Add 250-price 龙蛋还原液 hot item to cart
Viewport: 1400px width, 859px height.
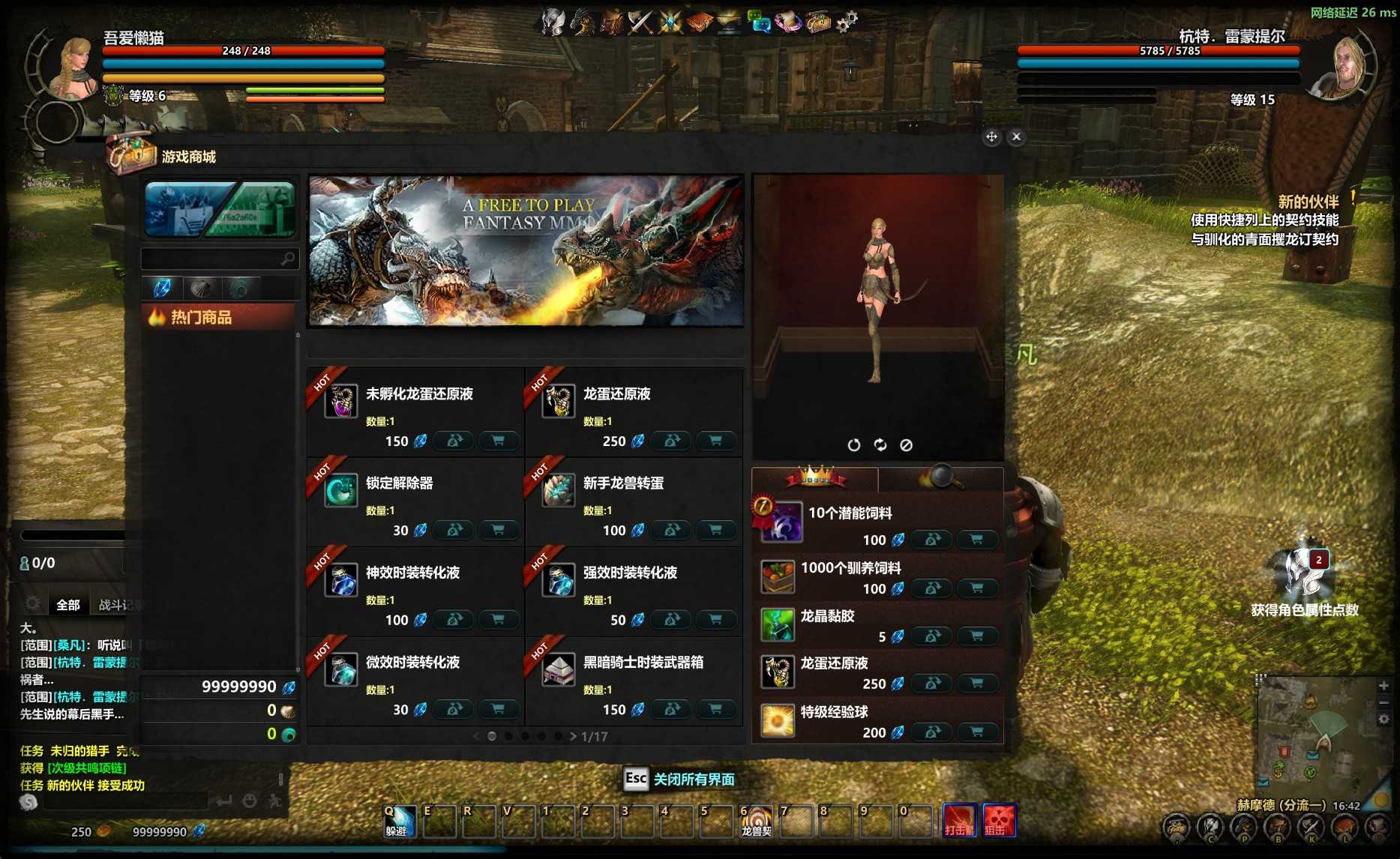click(x=715, y=441)
